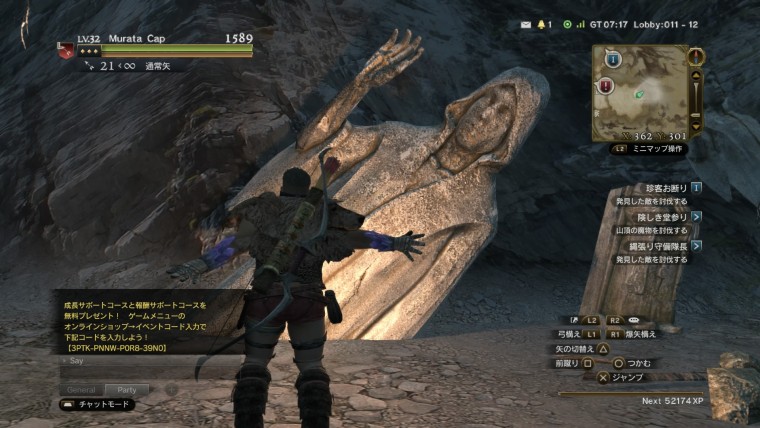Click the red quest marker on minimap
This screenshot has height=428, width=760.
click(606, 86)
